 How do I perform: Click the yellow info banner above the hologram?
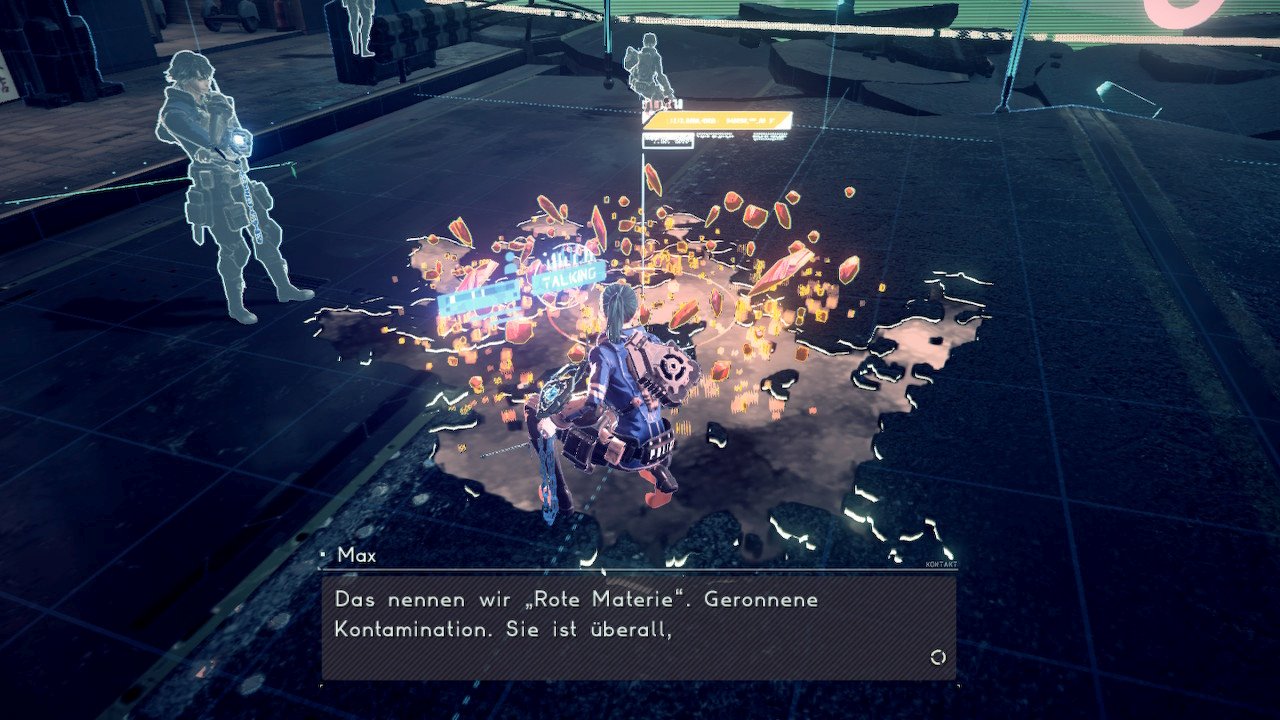tap(717, 121)
